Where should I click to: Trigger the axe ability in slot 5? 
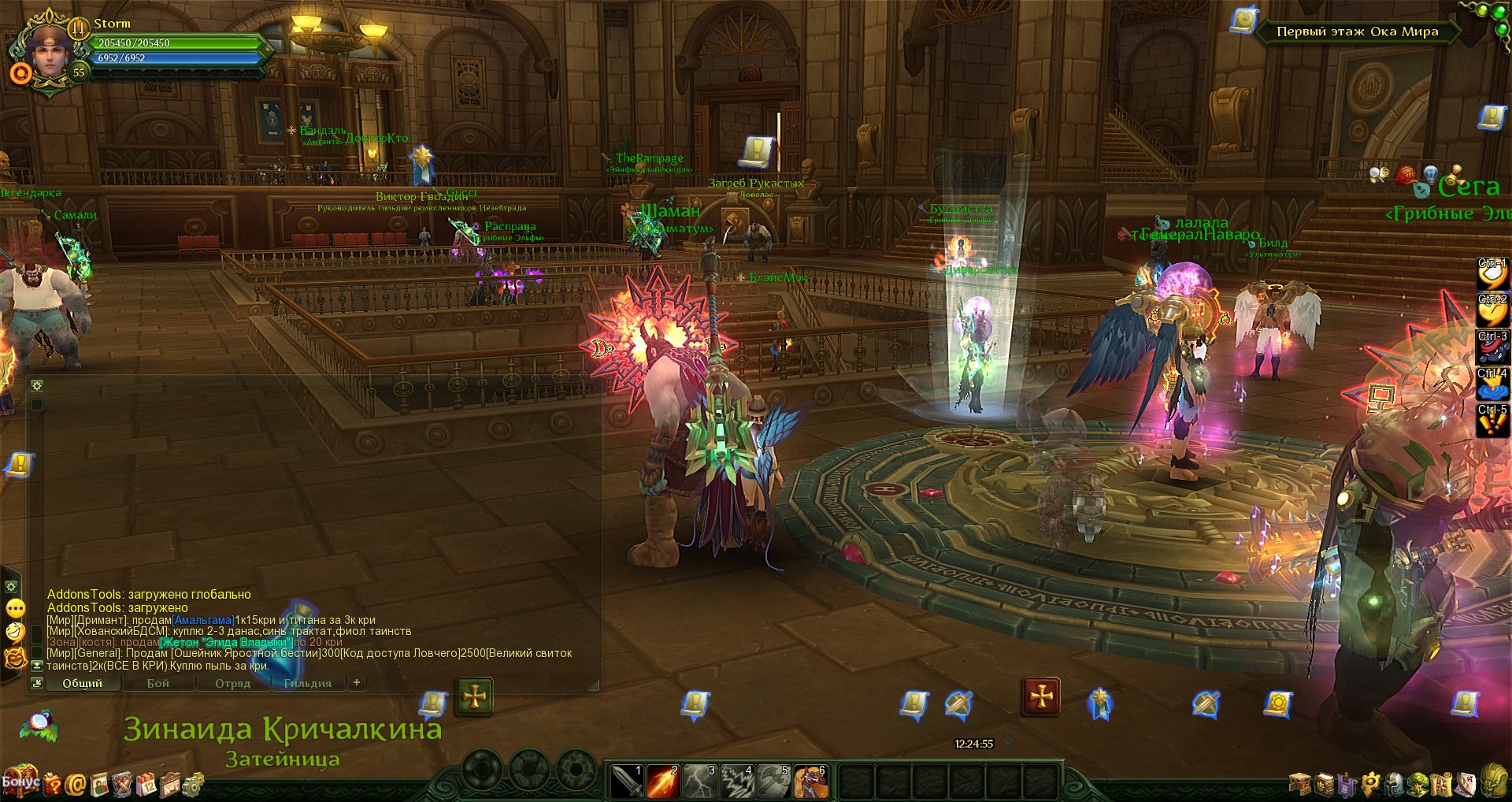773,782
